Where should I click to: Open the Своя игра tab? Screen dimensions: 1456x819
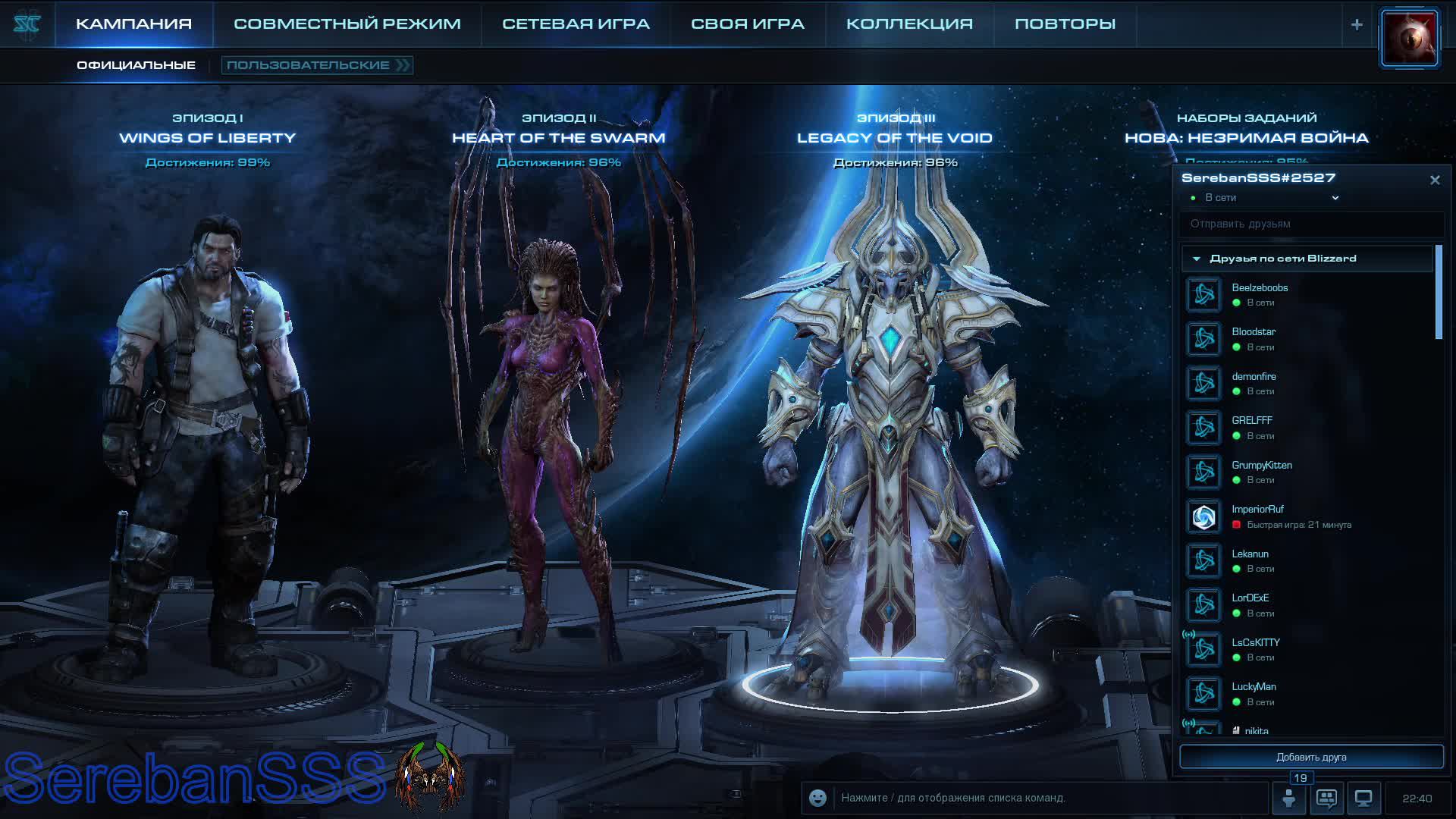(x=747, y=24)
